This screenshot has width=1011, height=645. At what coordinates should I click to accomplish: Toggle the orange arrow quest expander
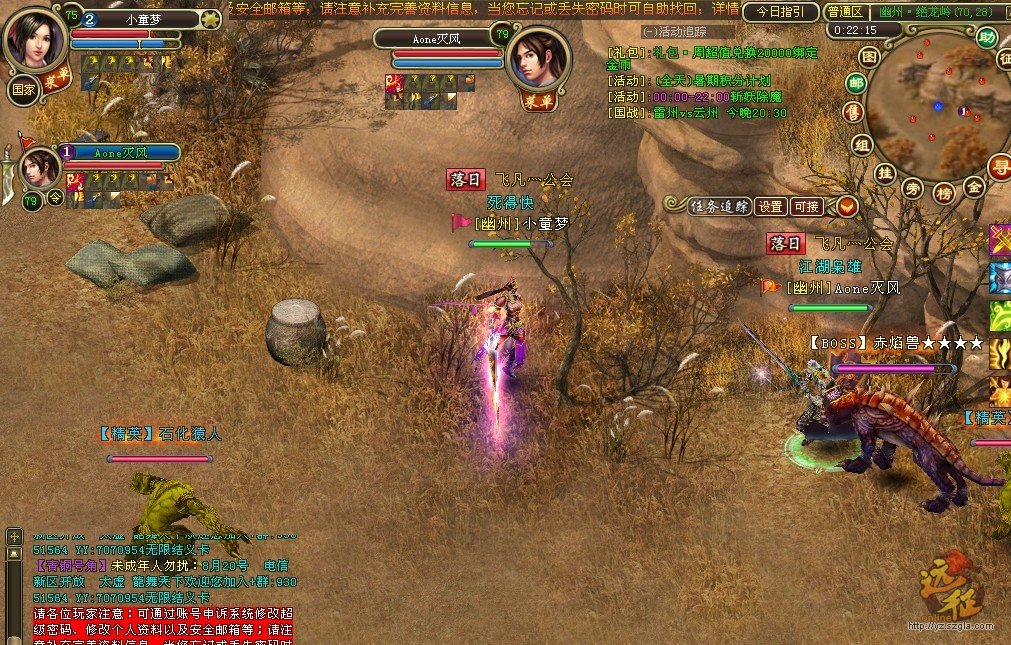tap(847, 207)
